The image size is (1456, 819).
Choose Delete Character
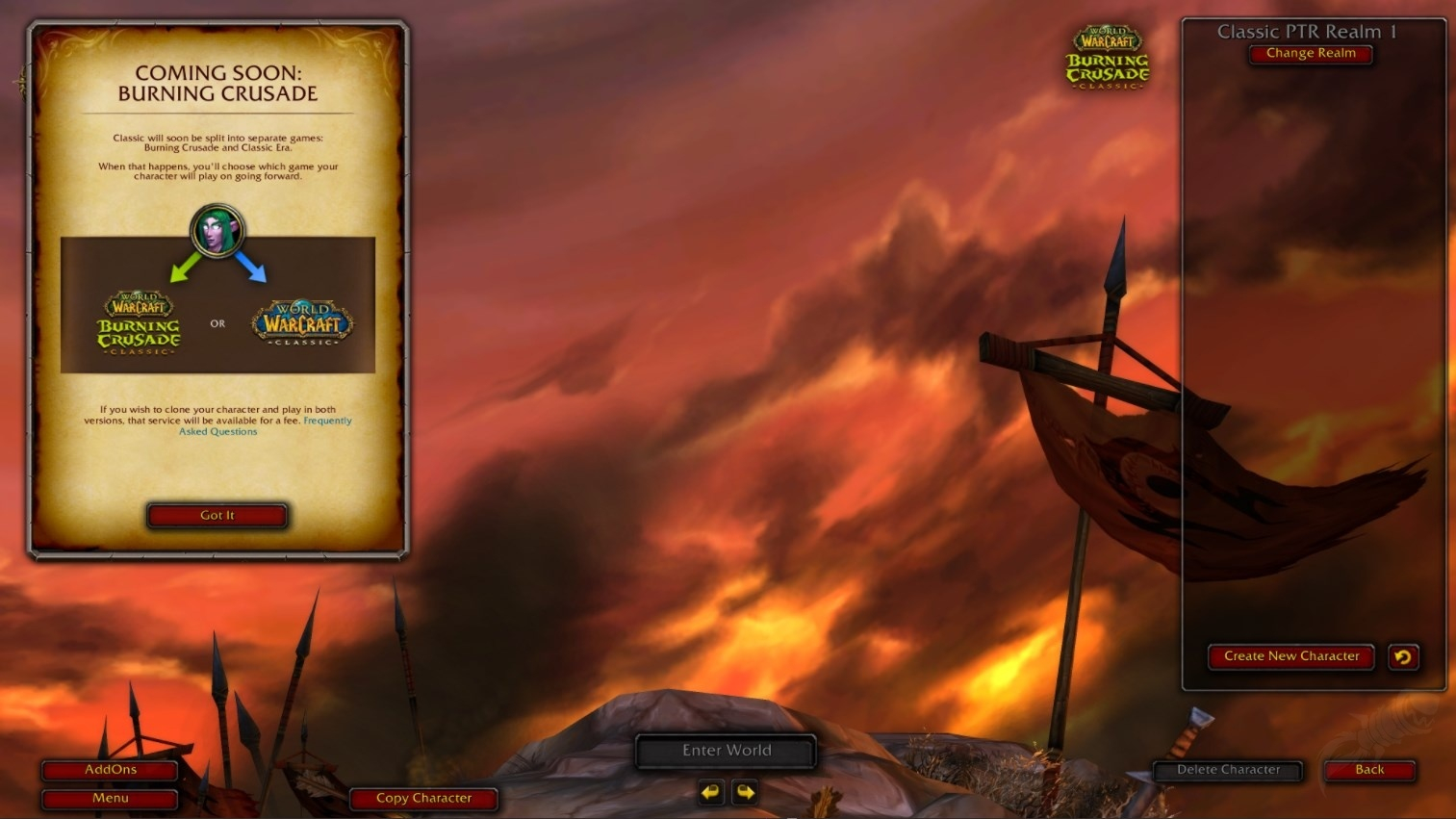(1228, 770)
